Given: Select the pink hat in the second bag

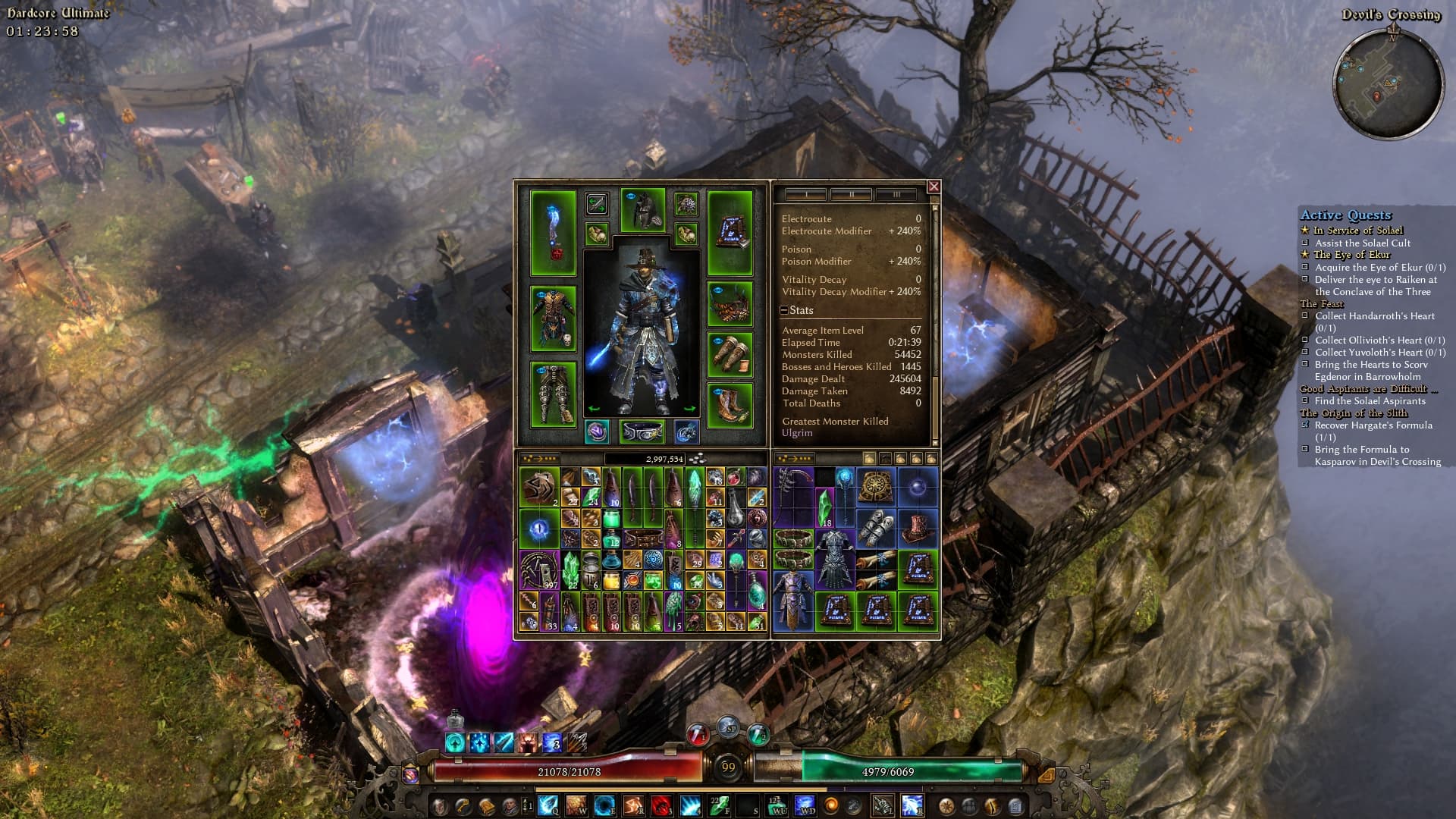Looking at the screenshot, I should tap(918, 527).
